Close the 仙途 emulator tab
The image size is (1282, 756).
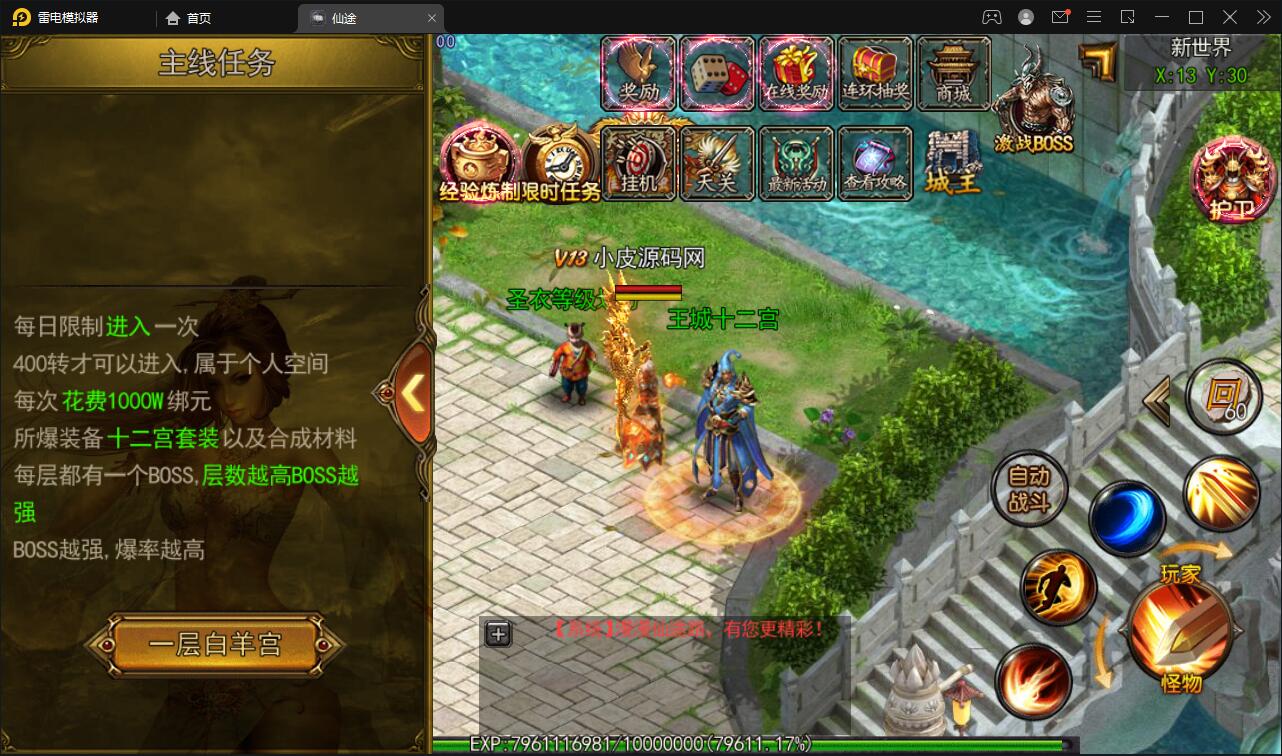pos(432,18)
